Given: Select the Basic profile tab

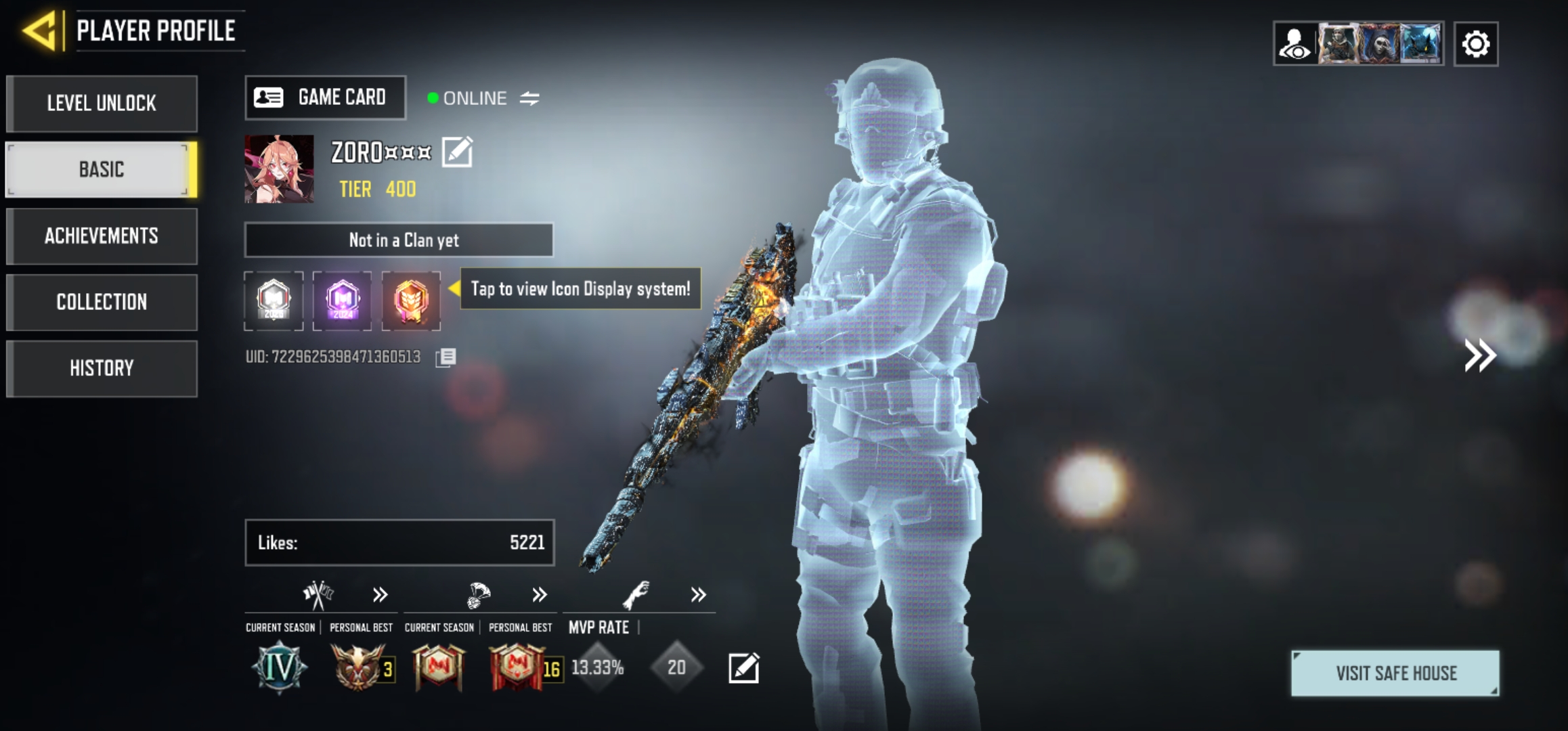Looking at the screenshot, I should pyautogui.click(x=102, y=169).
